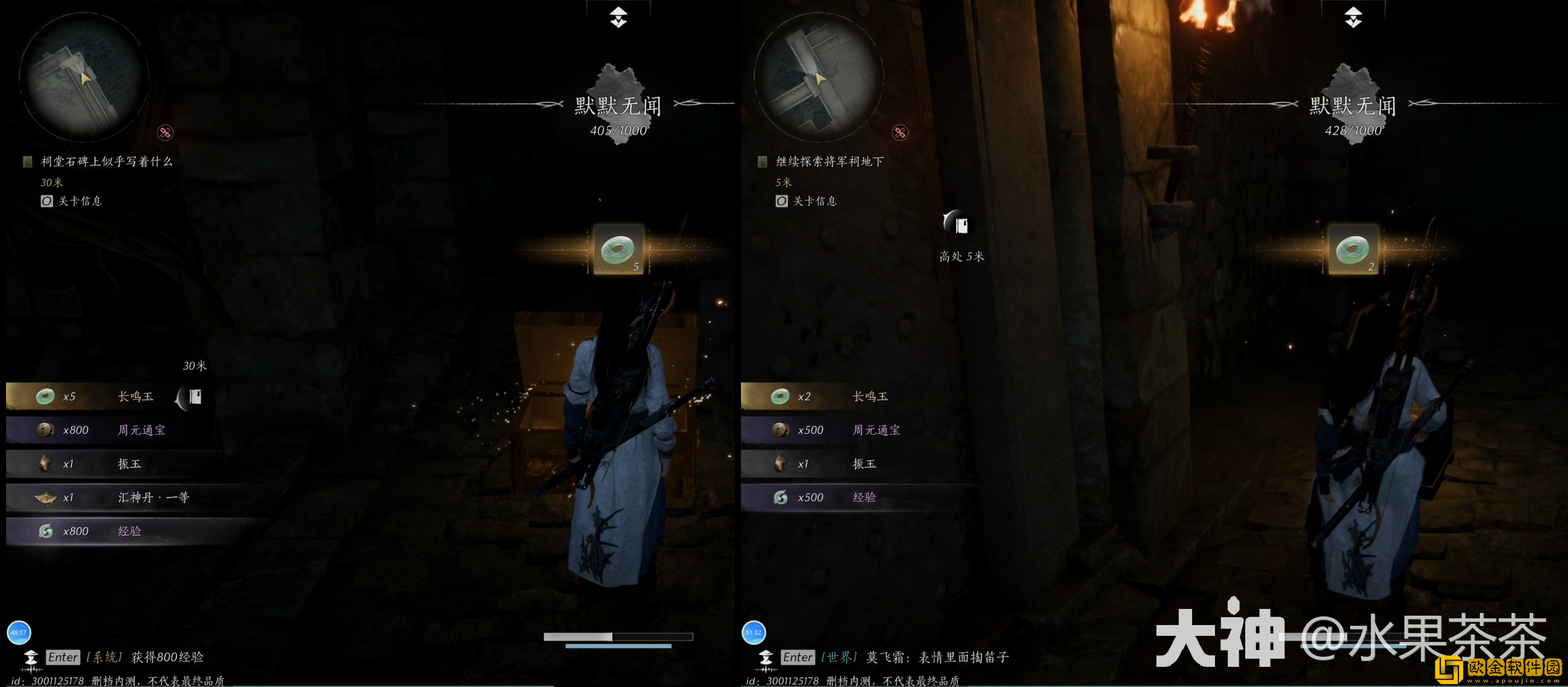Select the jade ring popup showing 5
1568x687 pixels.
pyautogui.click(x=619, y=250)
